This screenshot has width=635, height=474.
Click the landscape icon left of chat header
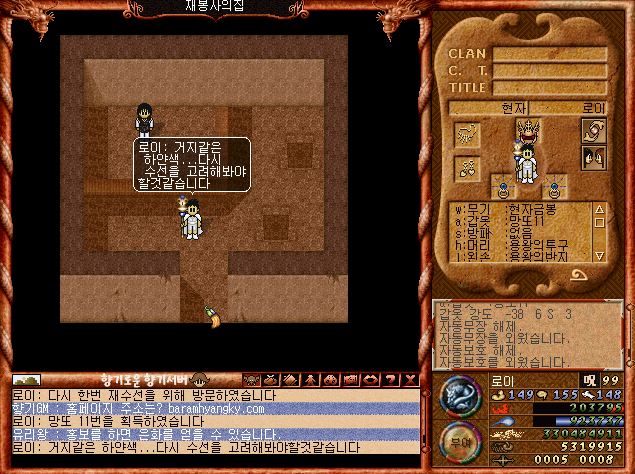point(26,380)
